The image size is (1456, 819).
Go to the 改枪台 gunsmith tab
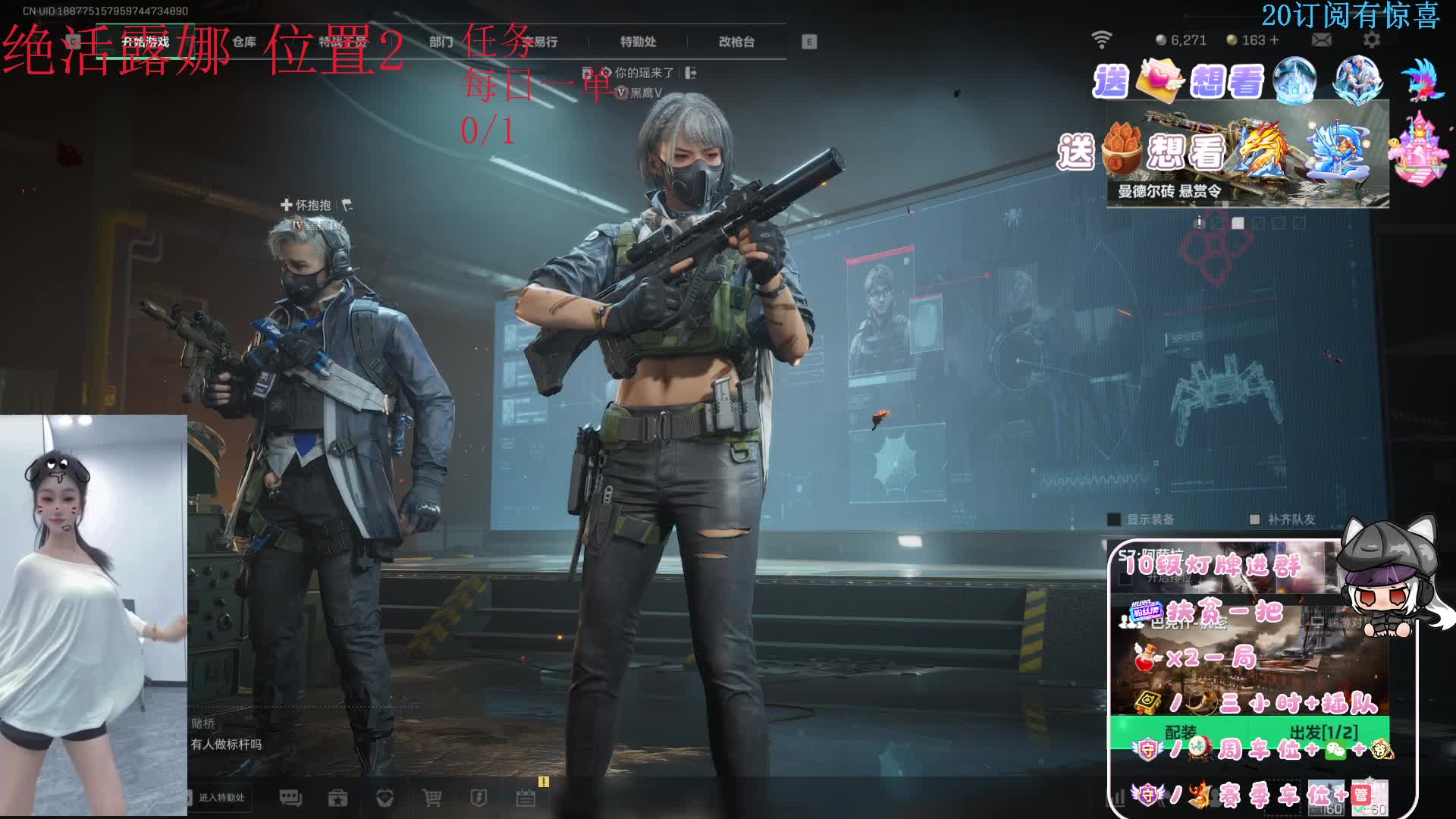pyautogui.click(x=736, y=42)
